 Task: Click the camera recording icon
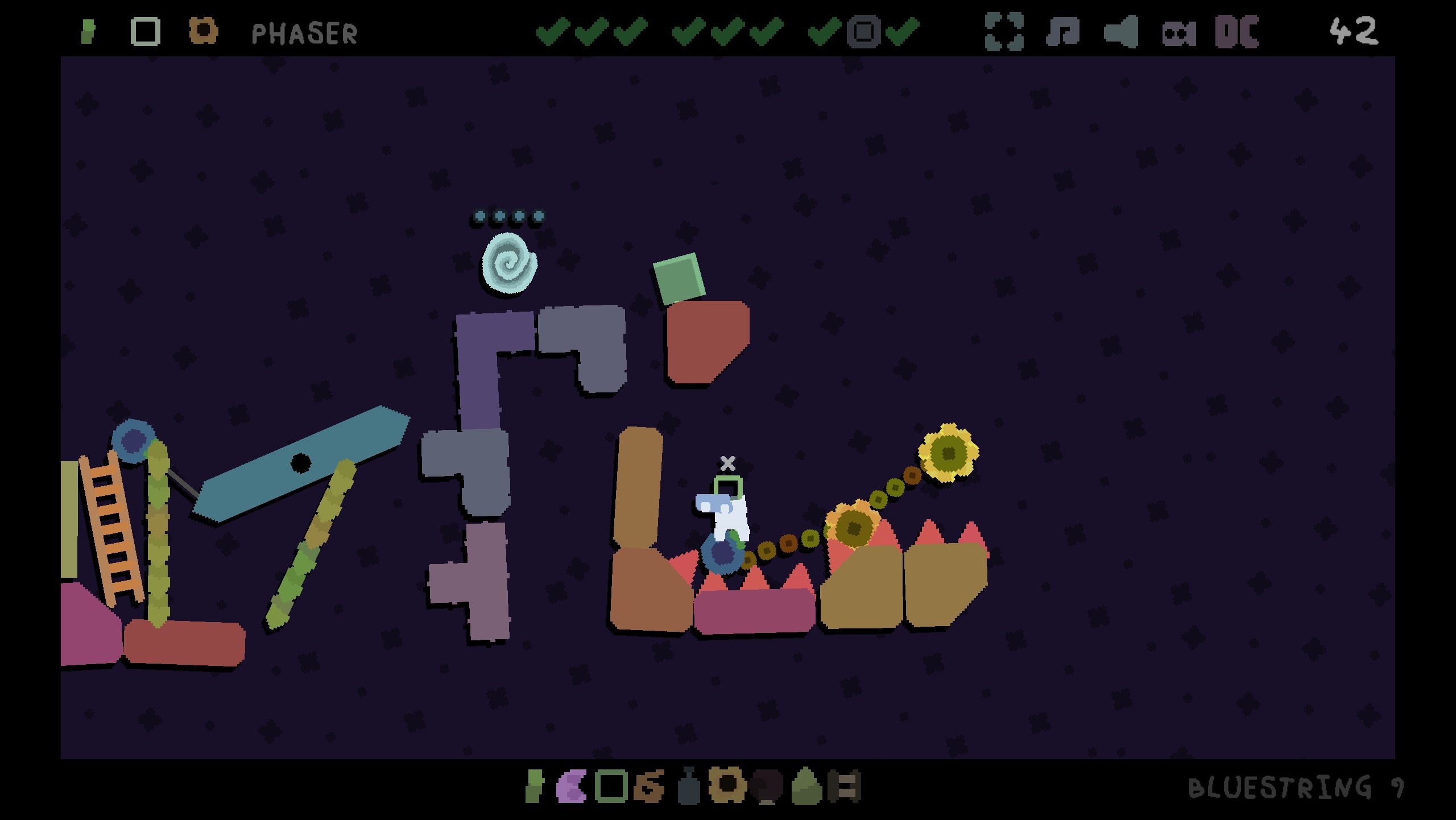1178,33
